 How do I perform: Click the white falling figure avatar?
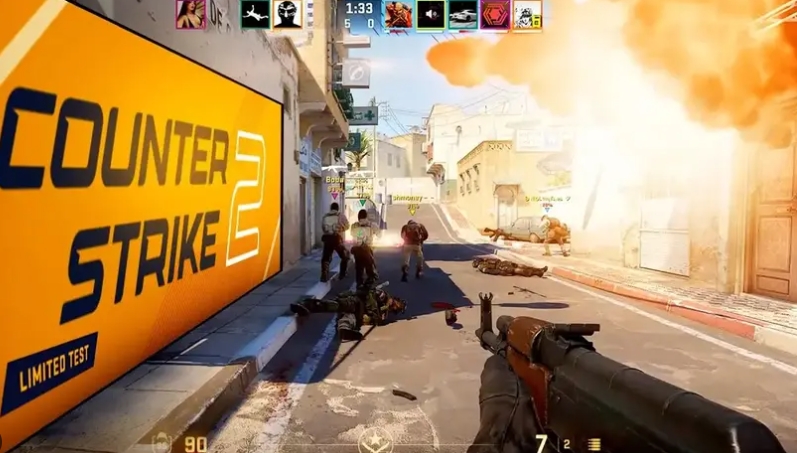(254, 13)
